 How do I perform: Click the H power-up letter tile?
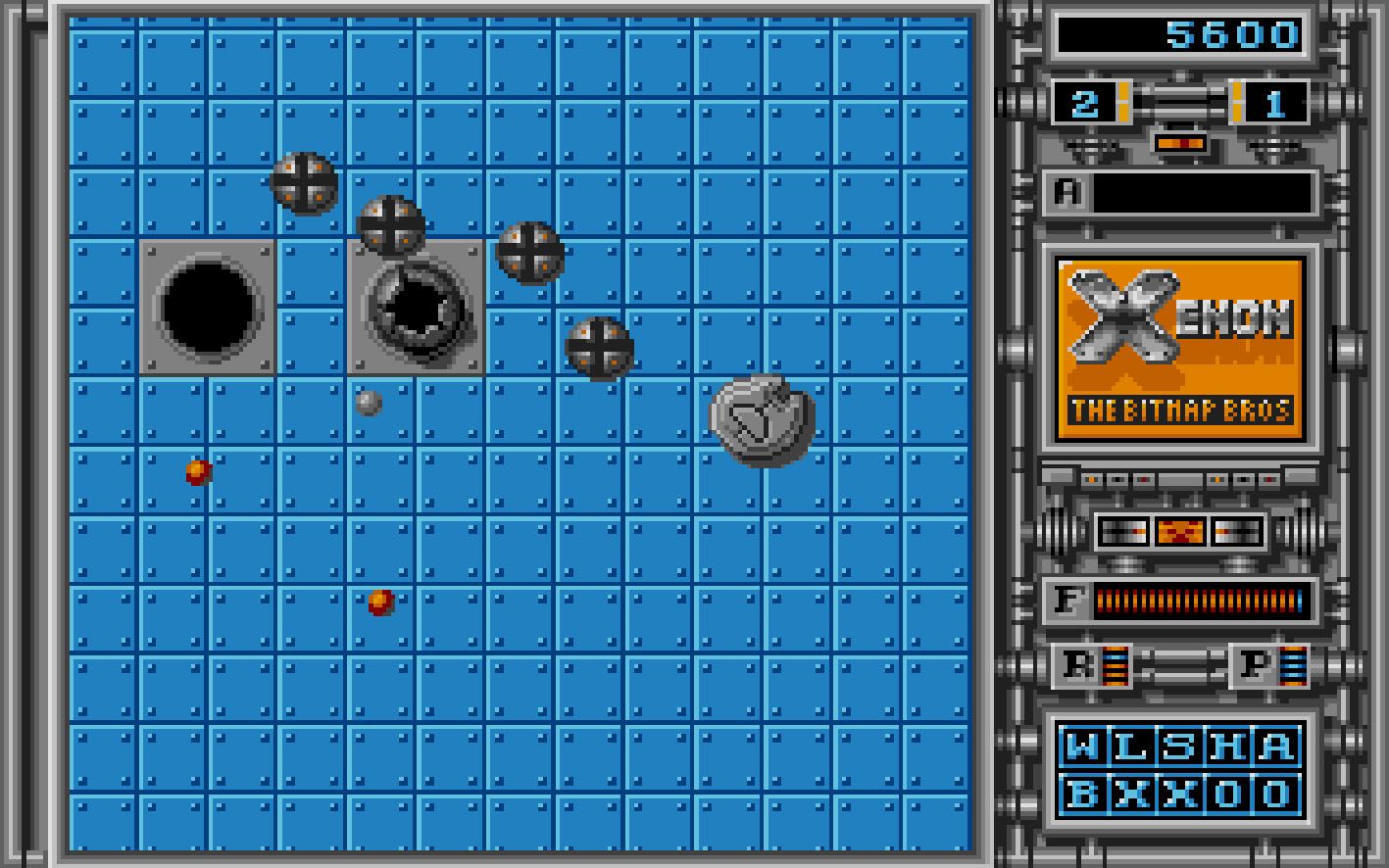1226,747
